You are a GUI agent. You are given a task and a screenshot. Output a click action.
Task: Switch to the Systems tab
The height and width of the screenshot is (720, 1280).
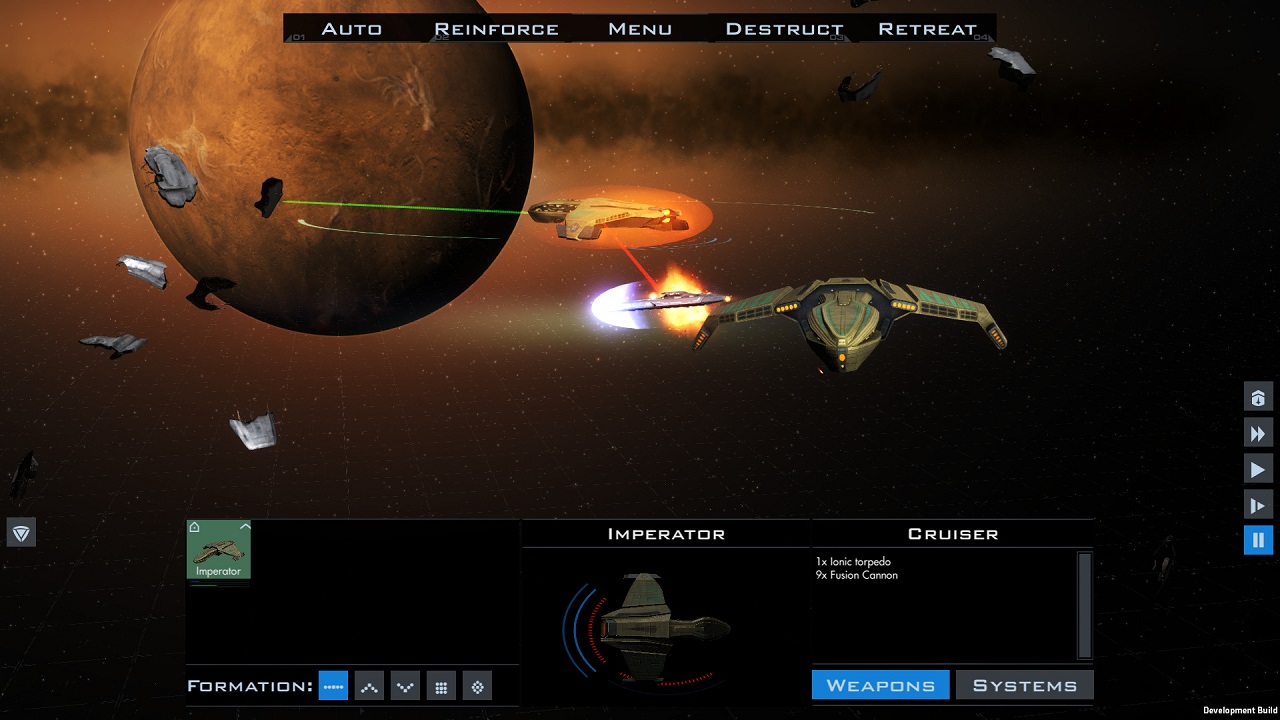pyautogui.click(x=1025, y=685)
